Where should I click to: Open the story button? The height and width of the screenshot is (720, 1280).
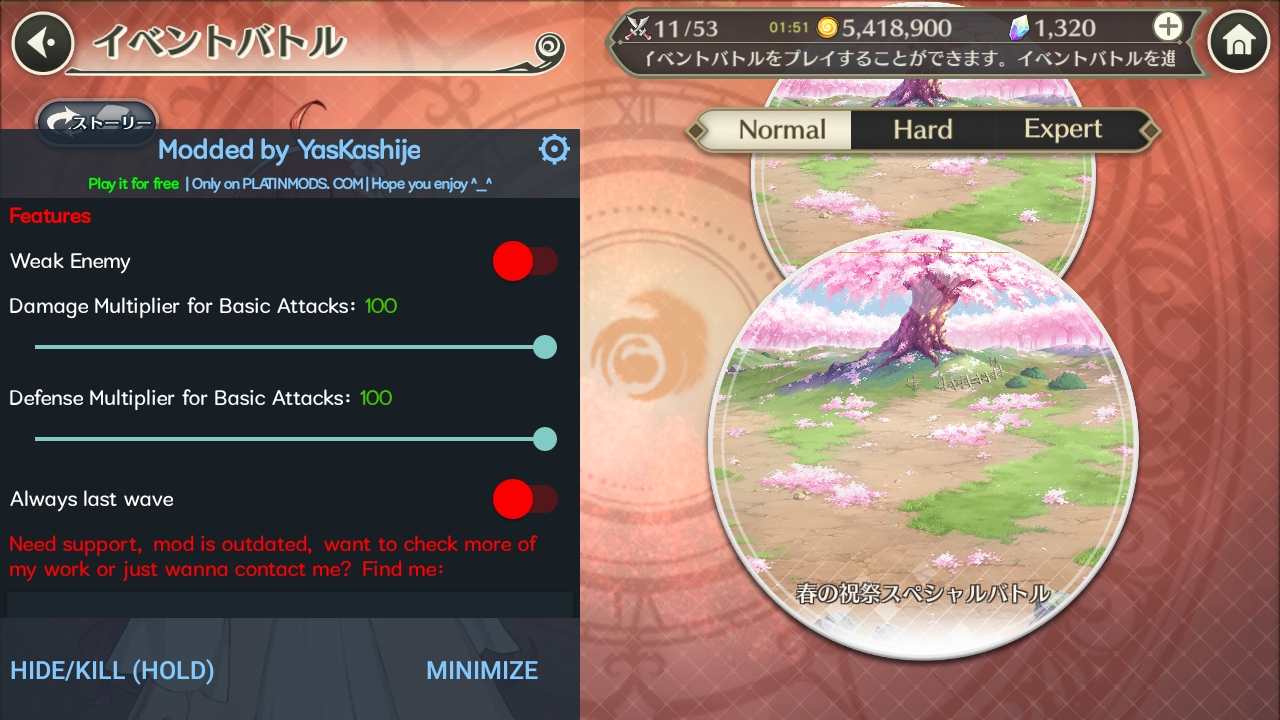pos(98,122)
